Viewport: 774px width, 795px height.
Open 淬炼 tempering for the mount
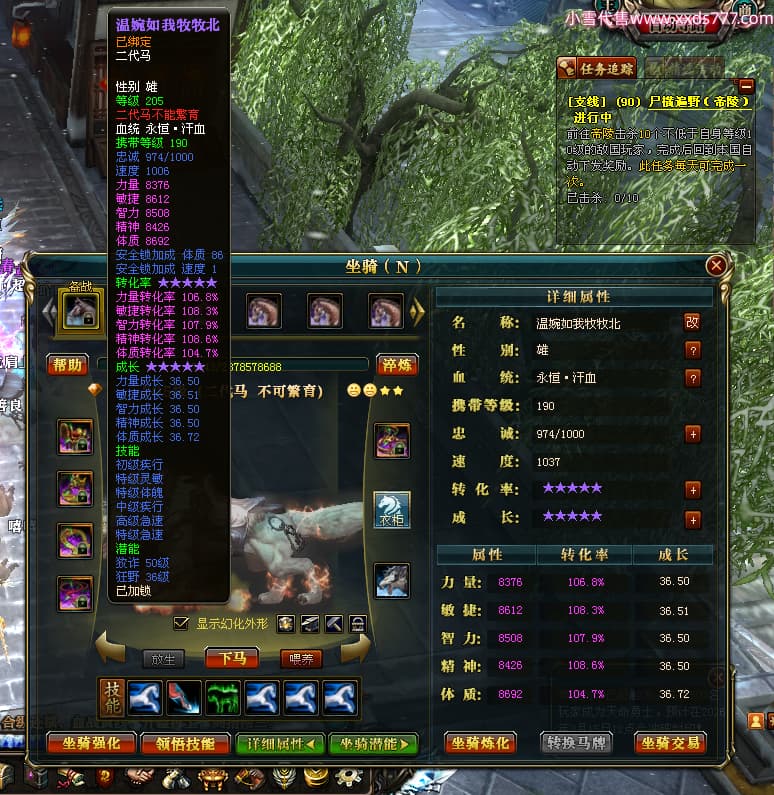click(396, 365)
